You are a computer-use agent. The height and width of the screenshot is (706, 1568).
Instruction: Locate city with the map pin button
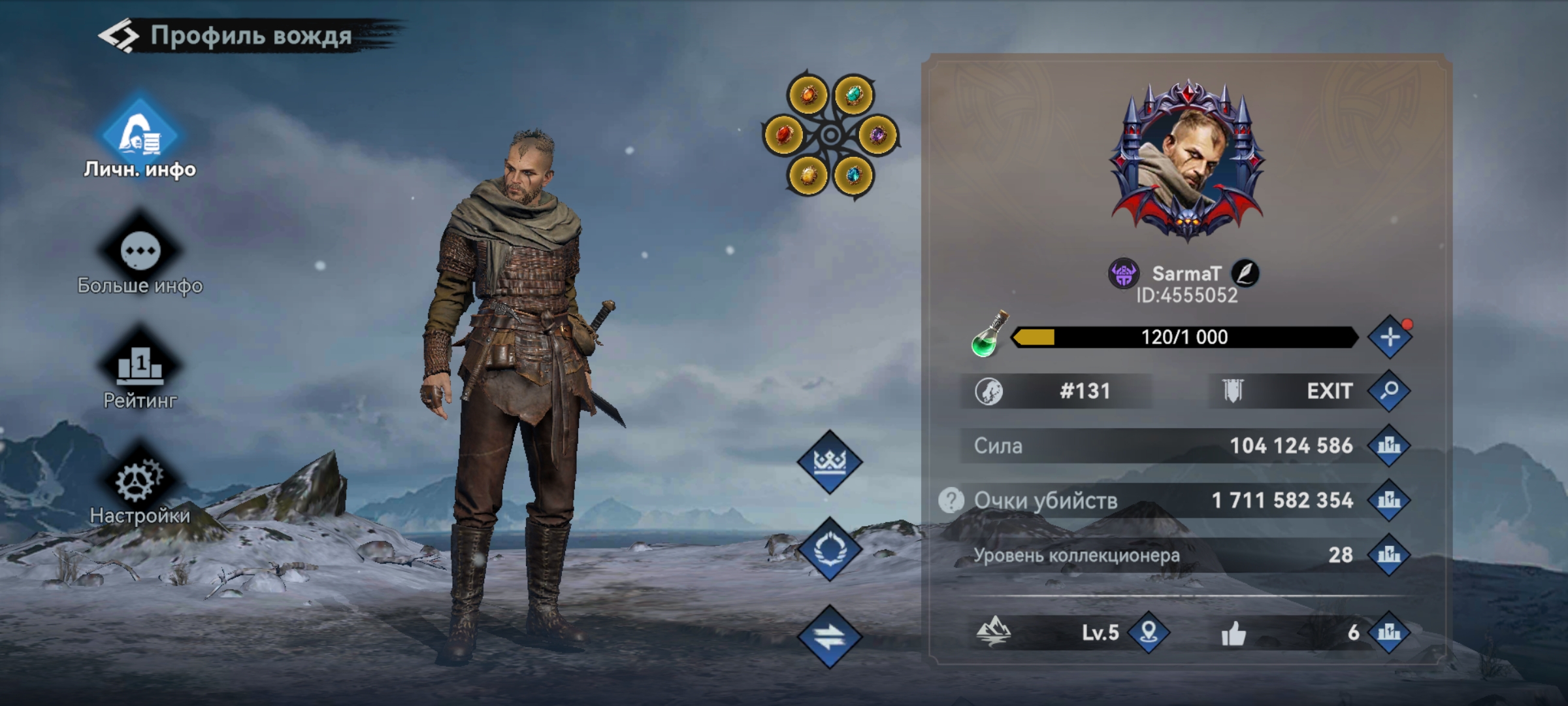(1149, 632)
